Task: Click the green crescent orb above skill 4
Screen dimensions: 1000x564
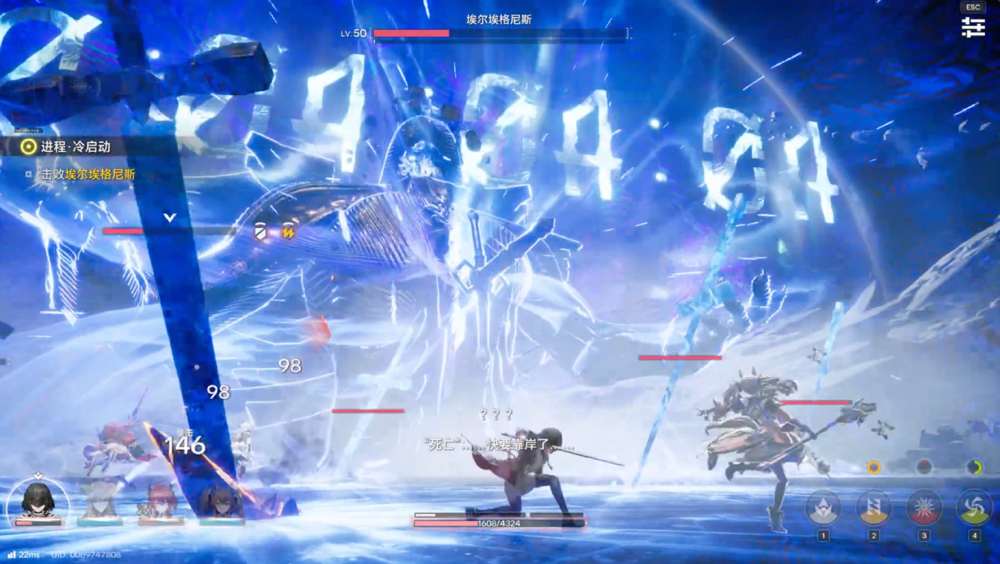Action: pyautogui.click(x=974, y=467)
